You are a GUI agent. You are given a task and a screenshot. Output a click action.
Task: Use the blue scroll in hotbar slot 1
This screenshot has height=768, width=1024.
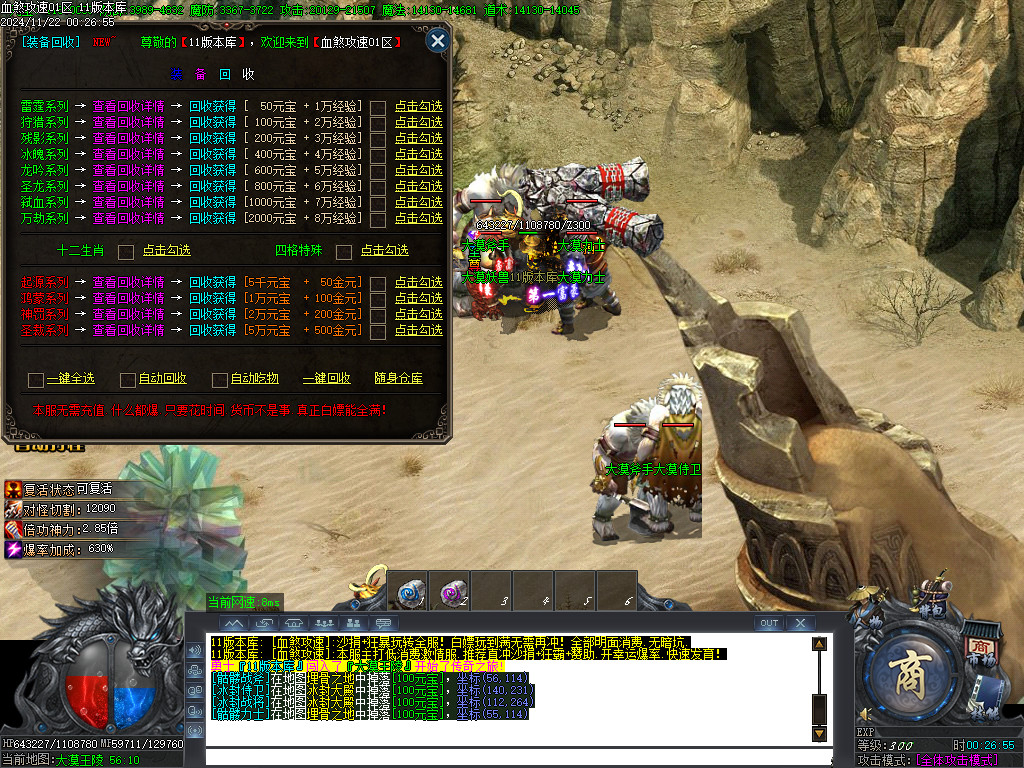412,591
